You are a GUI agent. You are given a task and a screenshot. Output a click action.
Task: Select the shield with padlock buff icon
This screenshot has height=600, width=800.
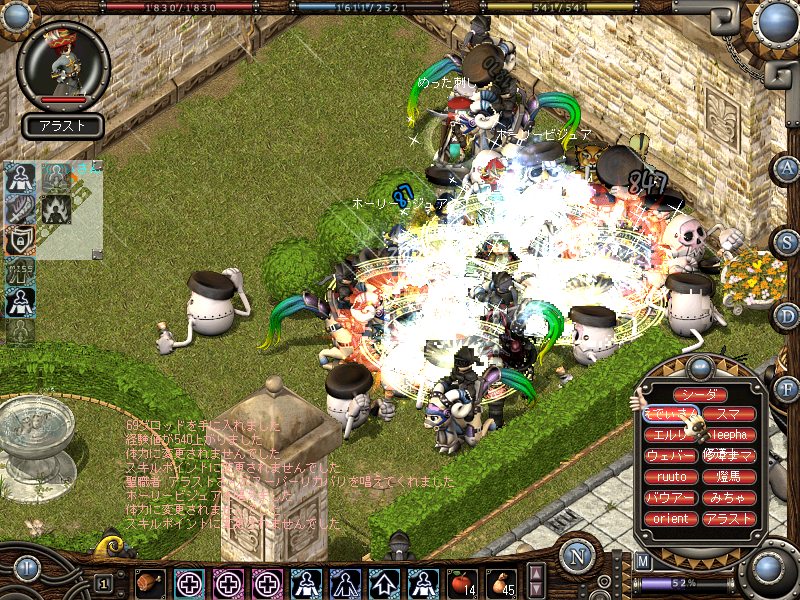(19, 240)
